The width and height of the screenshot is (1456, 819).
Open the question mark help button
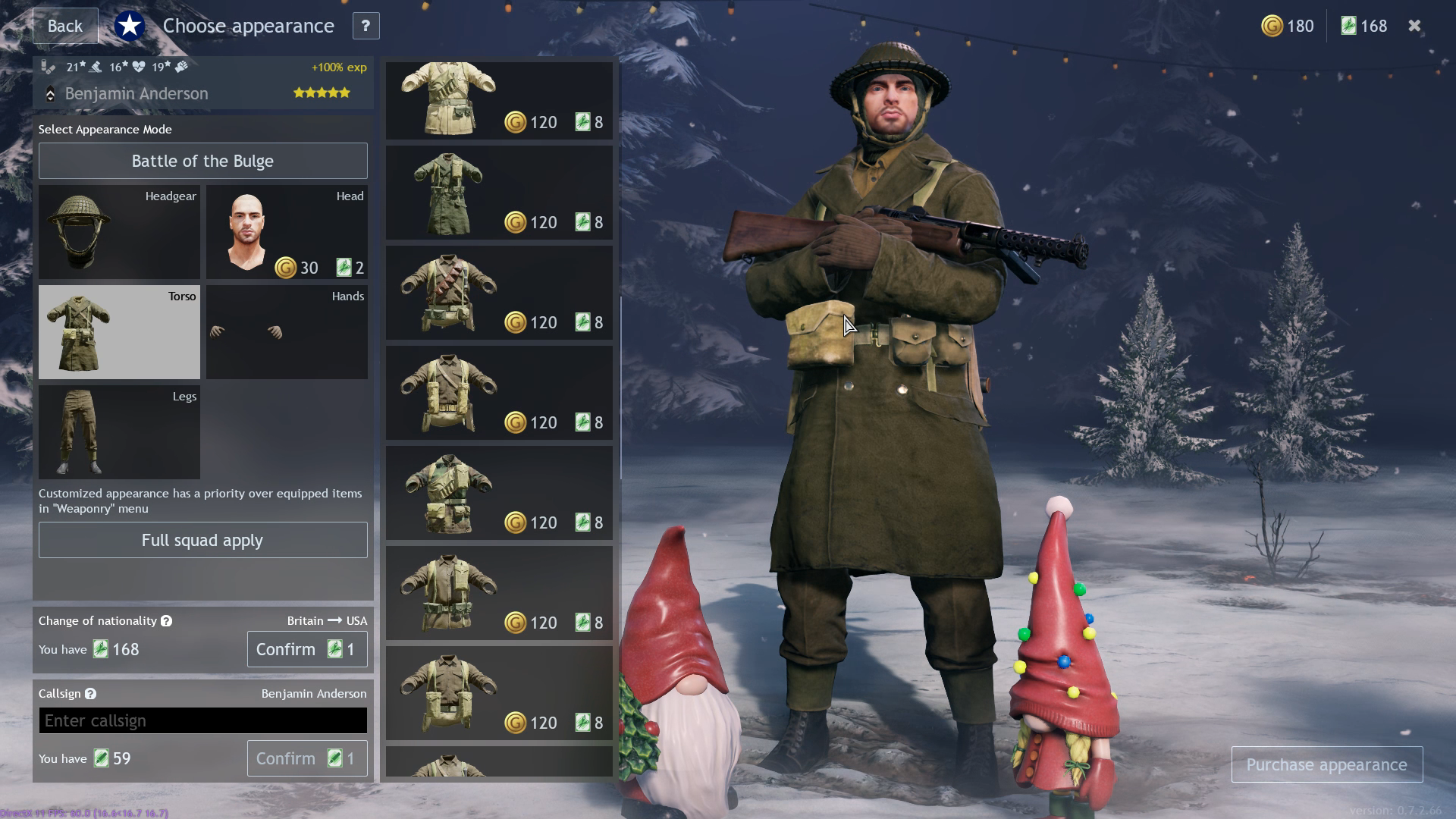click(366, 26)
